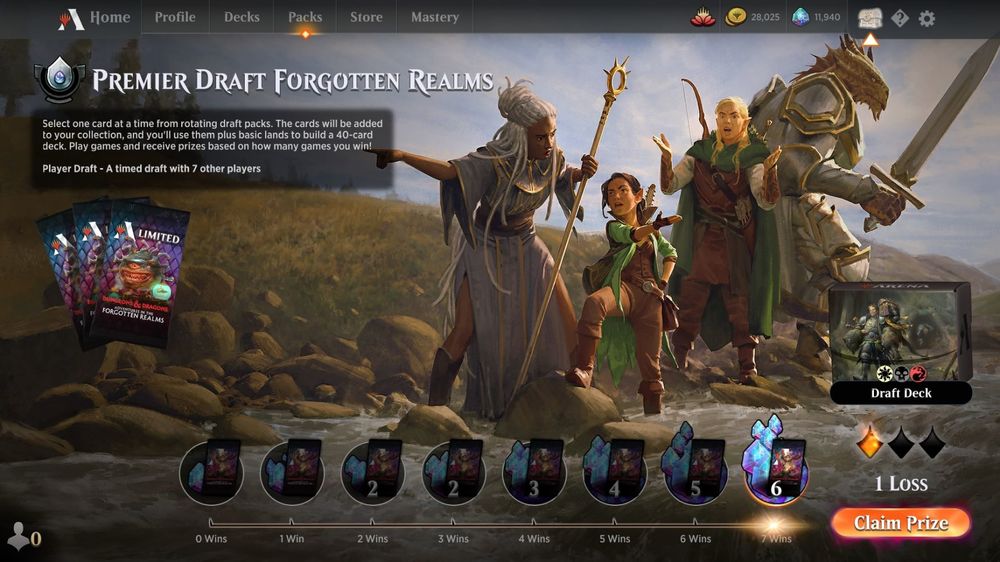The image size is (1000, 562).
Task: View the Draft Deck box
Action: click(900, 342)
